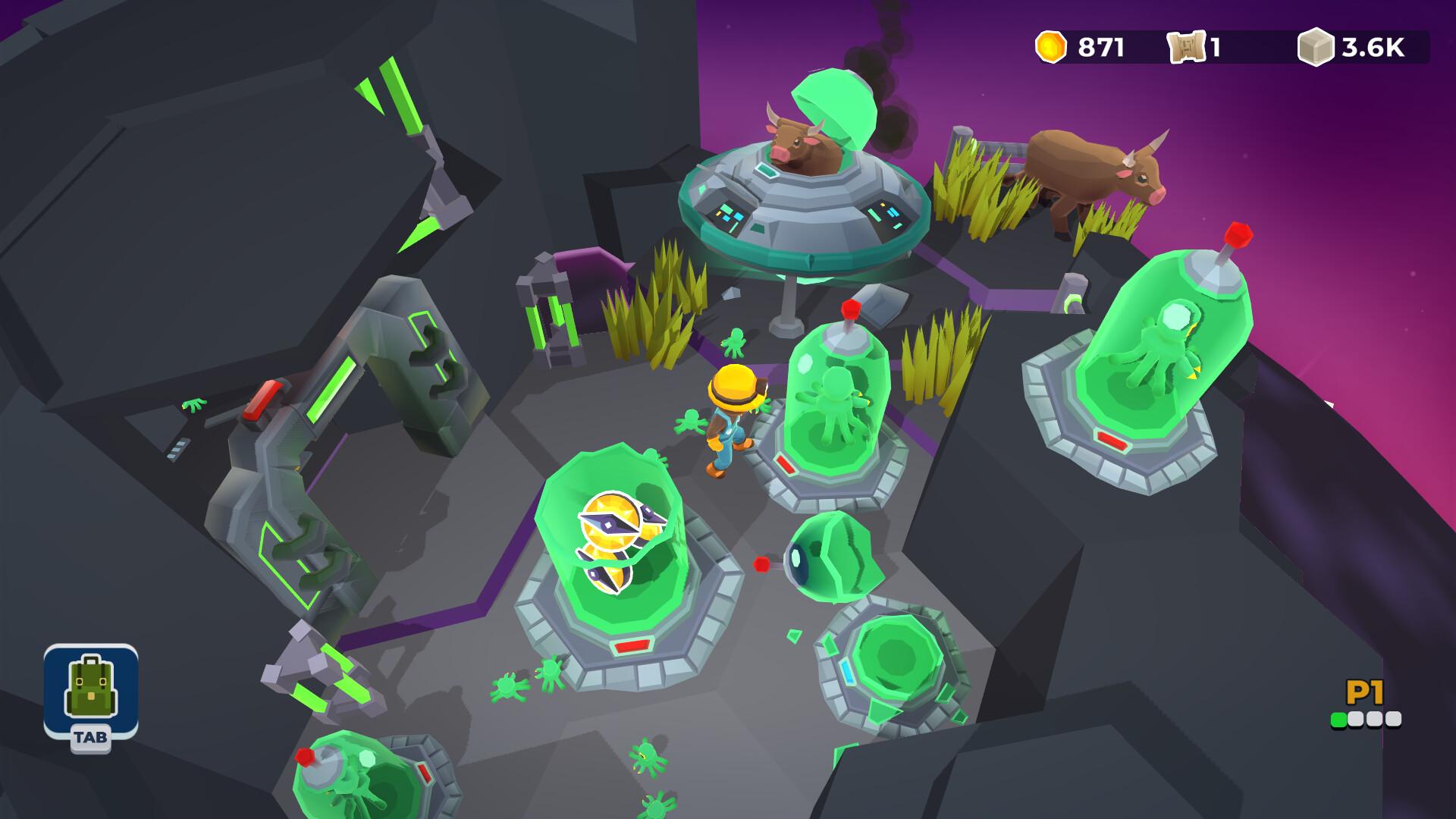1456x819 pixels.
Task: Click the cube resource icon showing 3.6K
Action: (x=1315, y=47)
